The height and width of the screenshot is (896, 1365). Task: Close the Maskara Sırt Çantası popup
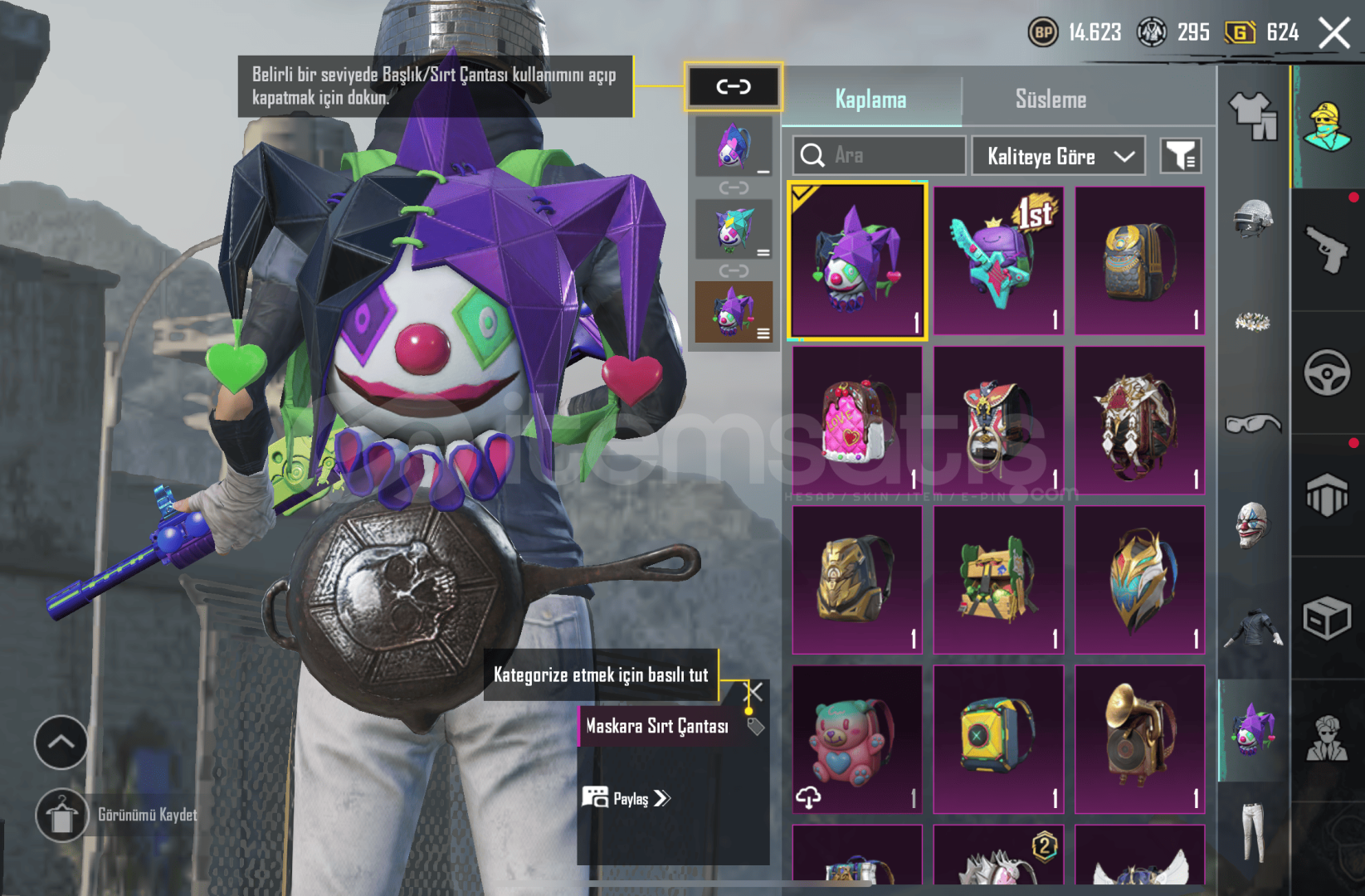click(754, 691)
